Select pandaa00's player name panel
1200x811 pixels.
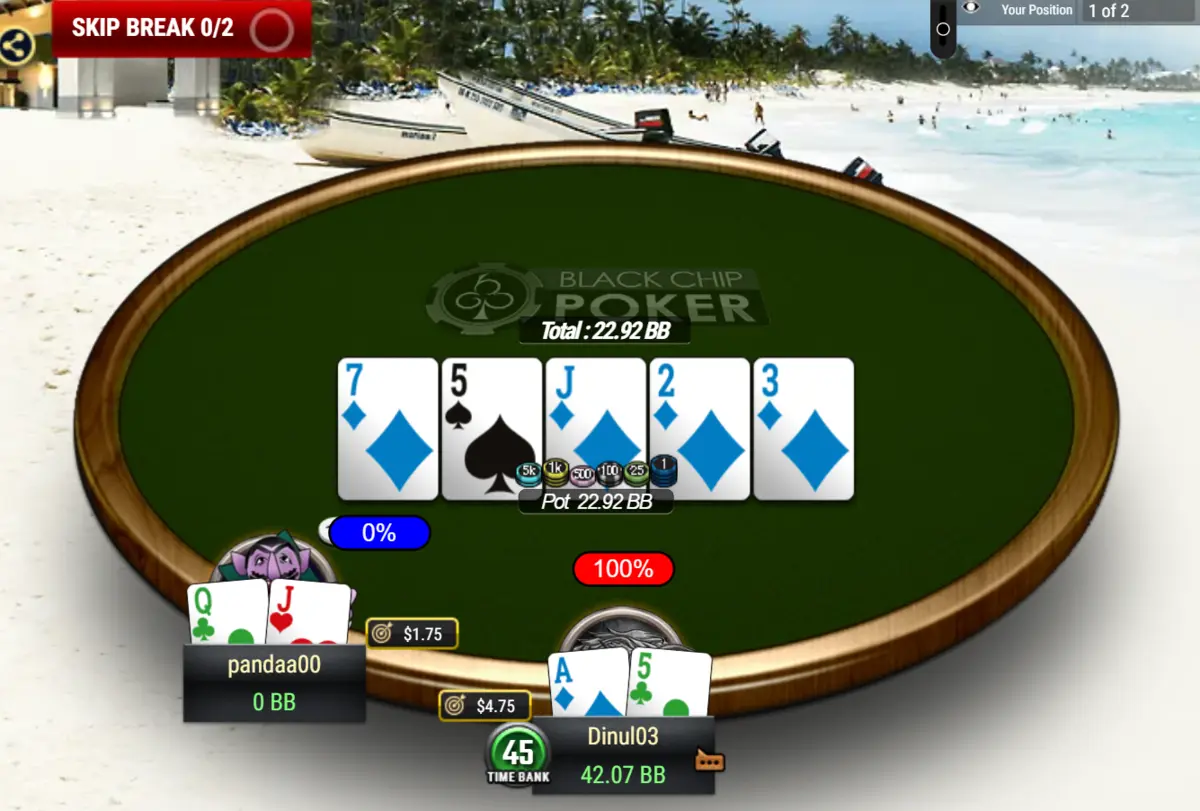click(273, 682)
